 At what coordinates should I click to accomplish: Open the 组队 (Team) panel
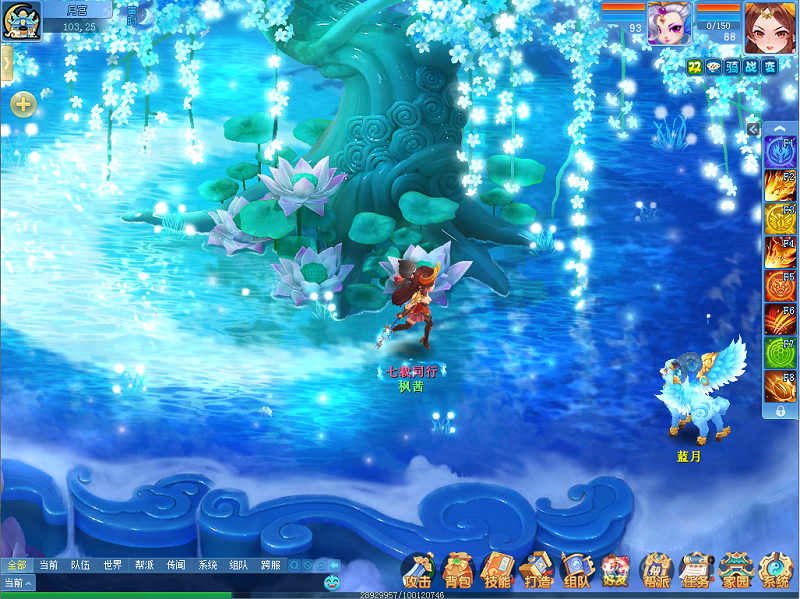click(577, 571)
